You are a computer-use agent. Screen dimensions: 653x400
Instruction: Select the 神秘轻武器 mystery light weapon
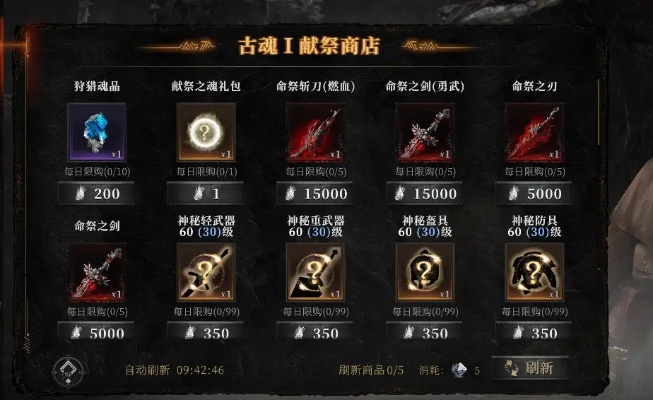206,273
